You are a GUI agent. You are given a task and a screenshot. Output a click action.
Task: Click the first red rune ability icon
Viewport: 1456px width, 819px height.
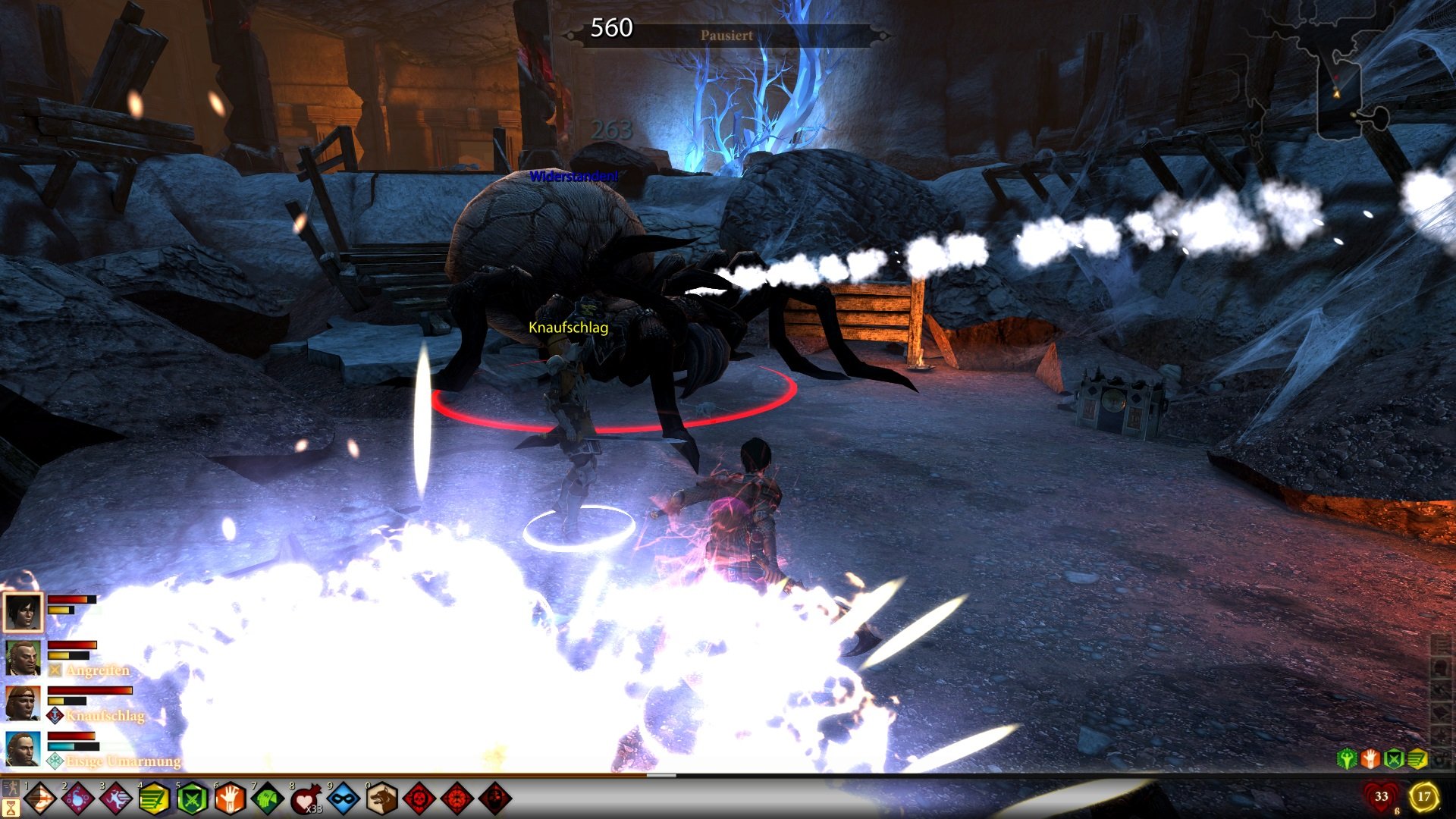click(420, 797)
